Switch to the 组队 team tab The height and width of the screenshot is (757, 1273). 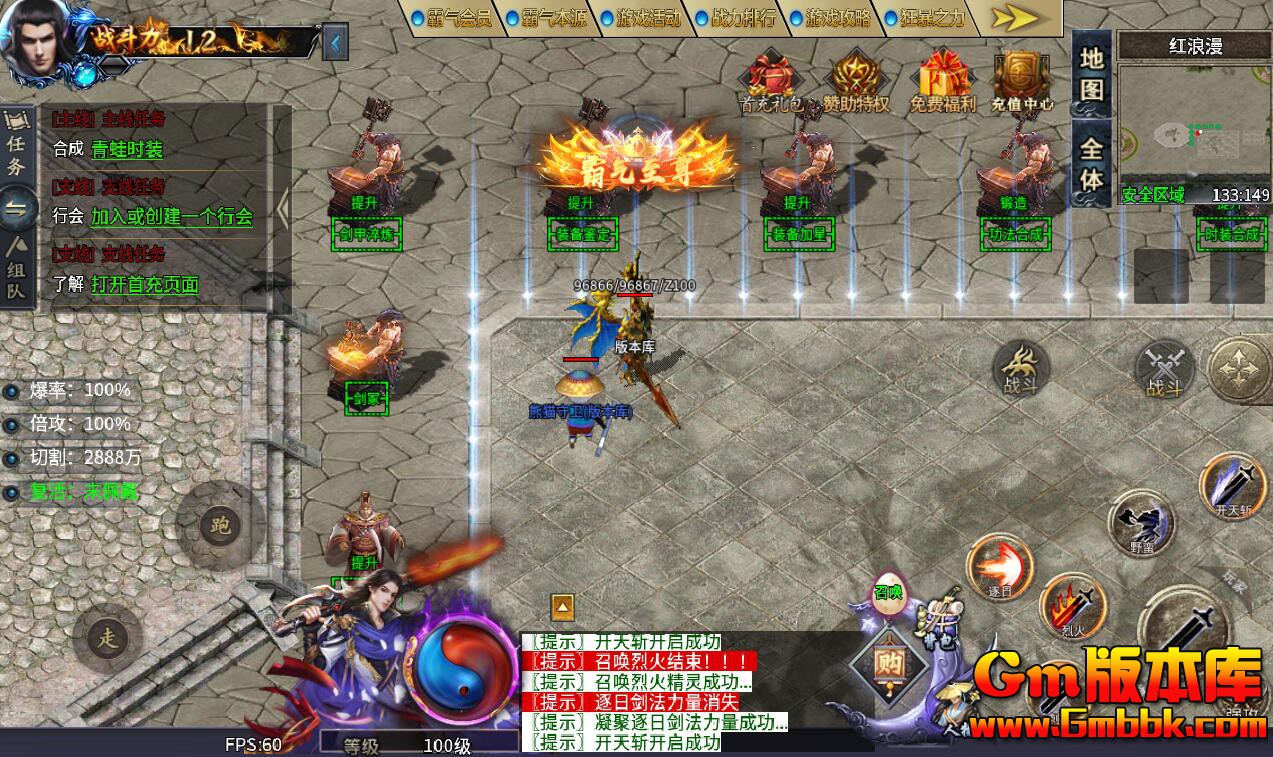(x=16, y=261)
